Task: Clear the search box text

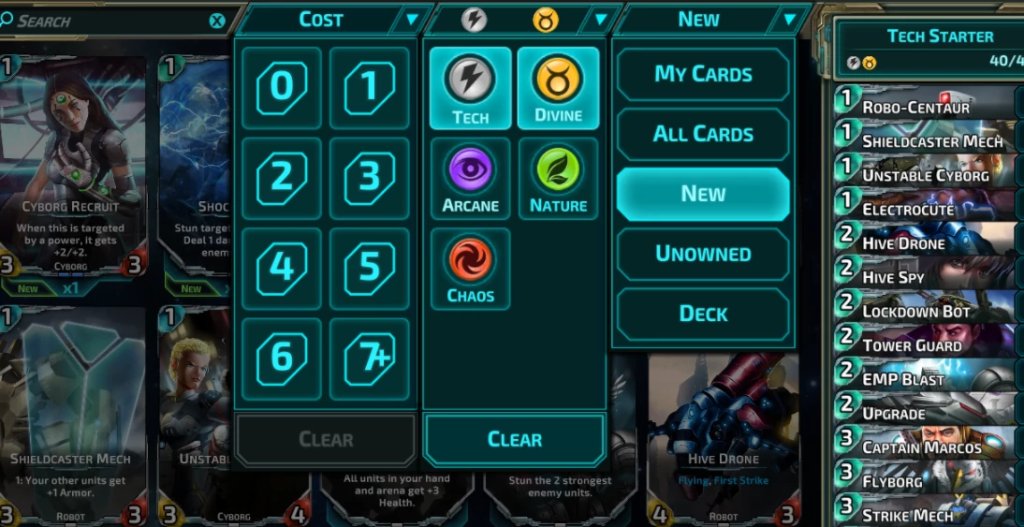Action: tap(217, 21)
